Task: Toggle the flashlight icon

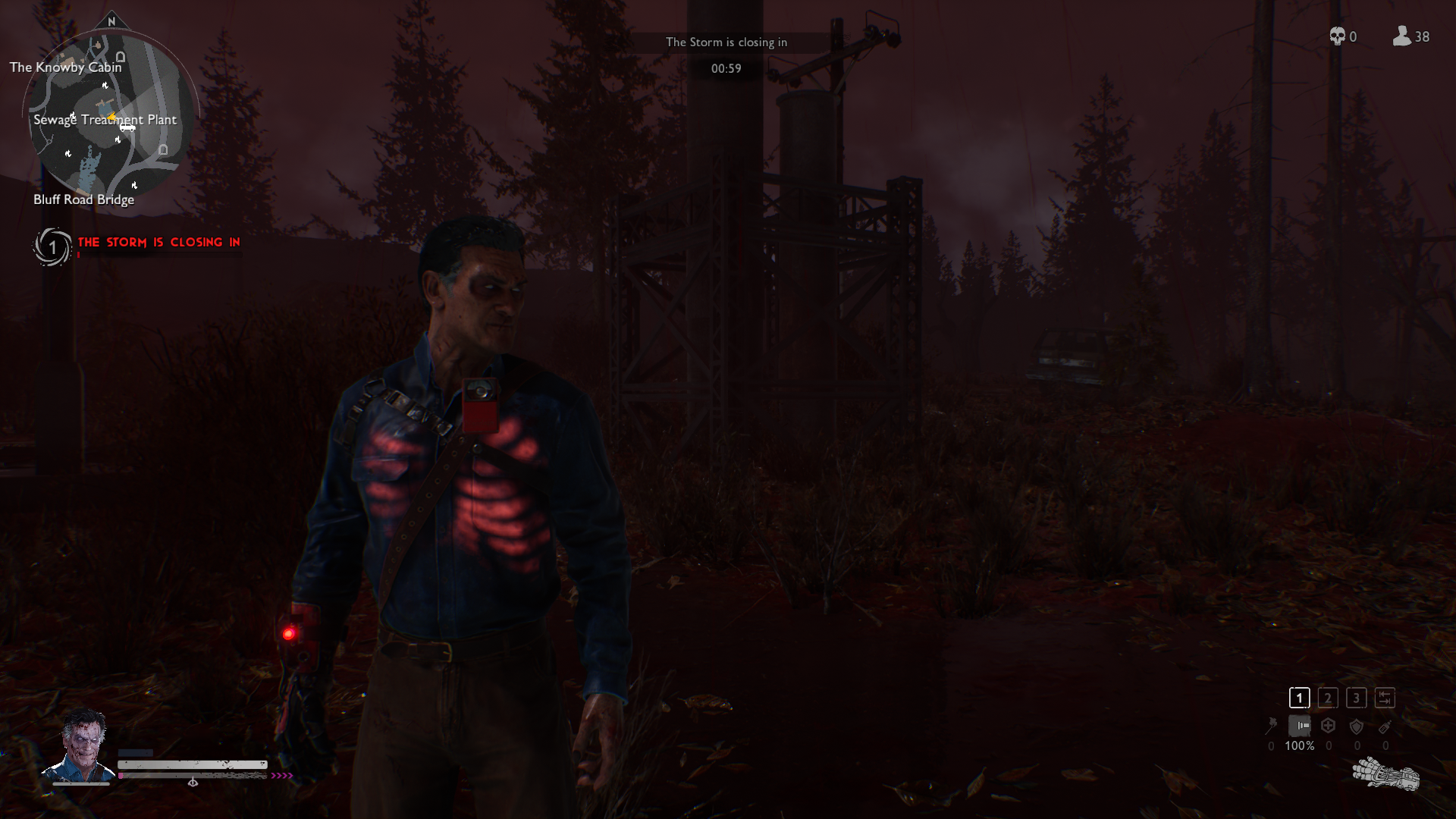Action: (1300, 726)
